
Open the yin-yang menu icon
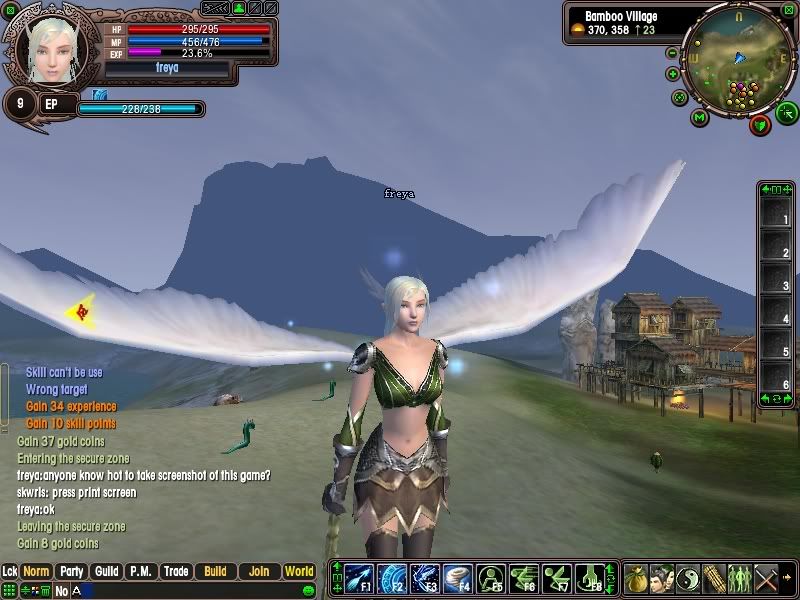[x=688, y=578]
